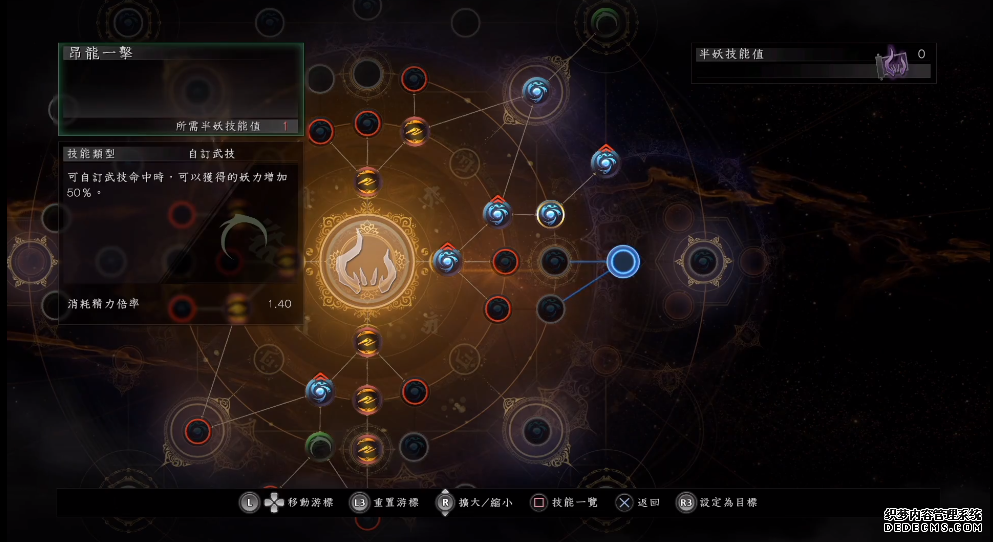
Task: Select the blue swirl node in the large ornate circle
Action: tap(537, 92)
